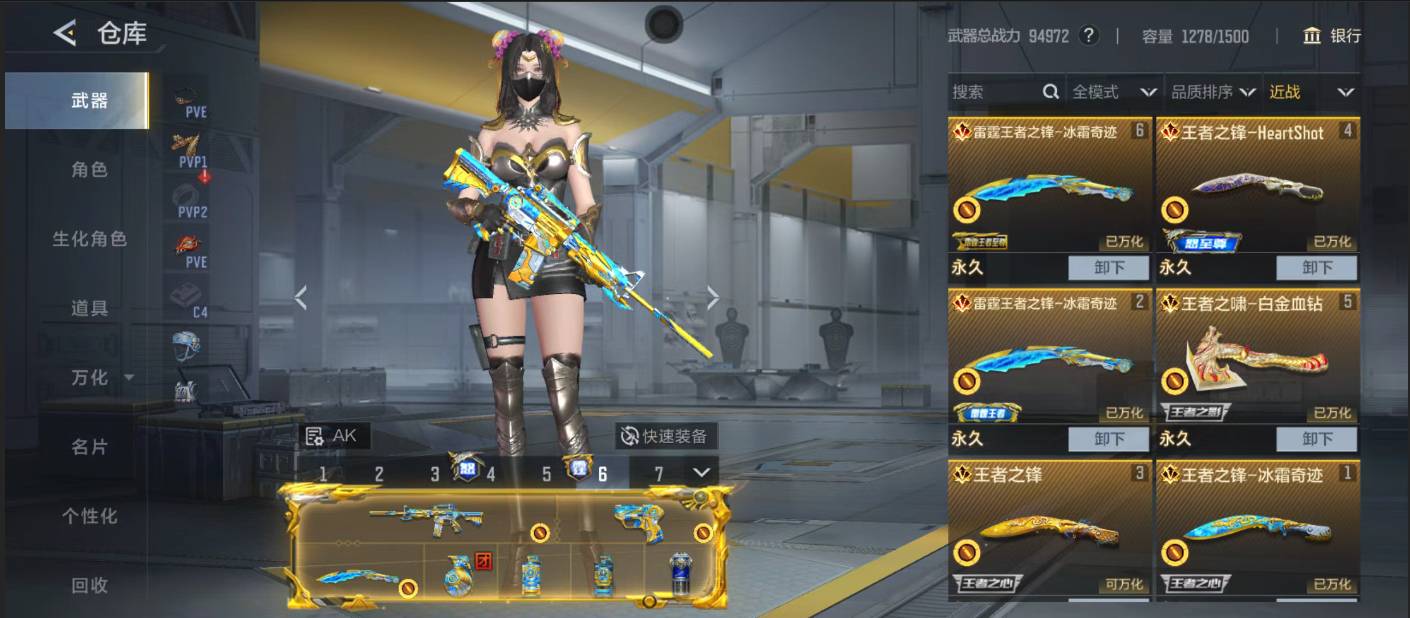1410x618 pixels.
Task: Open the 银行 bank
Action: pyautogui.click(x=1332, y=36)
